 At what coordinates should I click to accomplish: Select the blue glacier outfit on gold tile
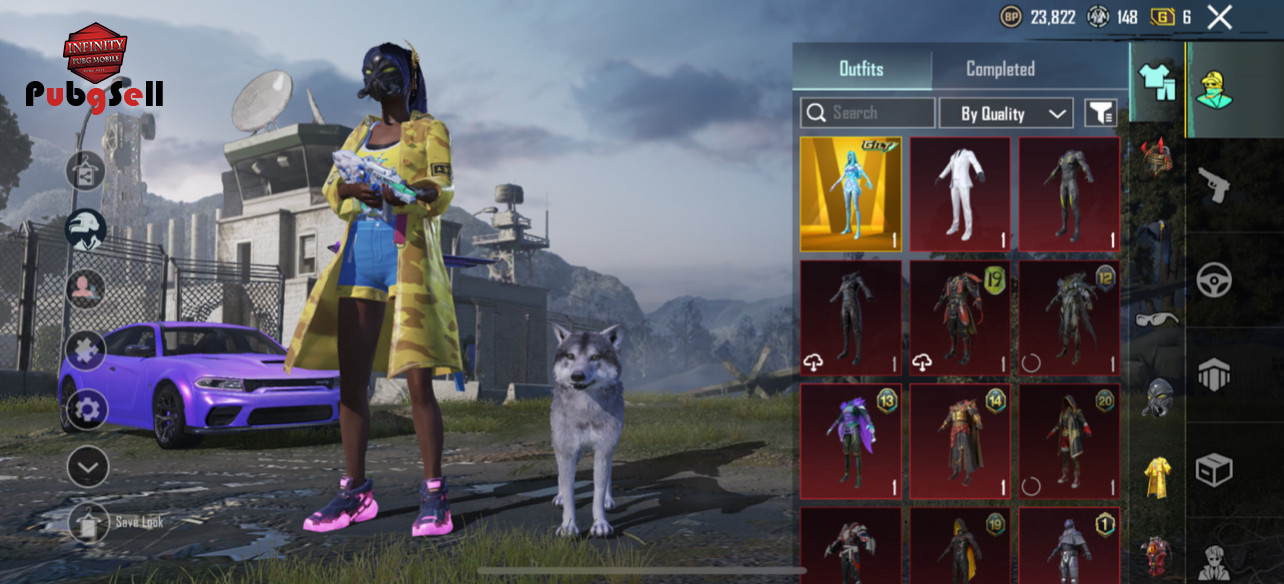click(x=851, y=194)
